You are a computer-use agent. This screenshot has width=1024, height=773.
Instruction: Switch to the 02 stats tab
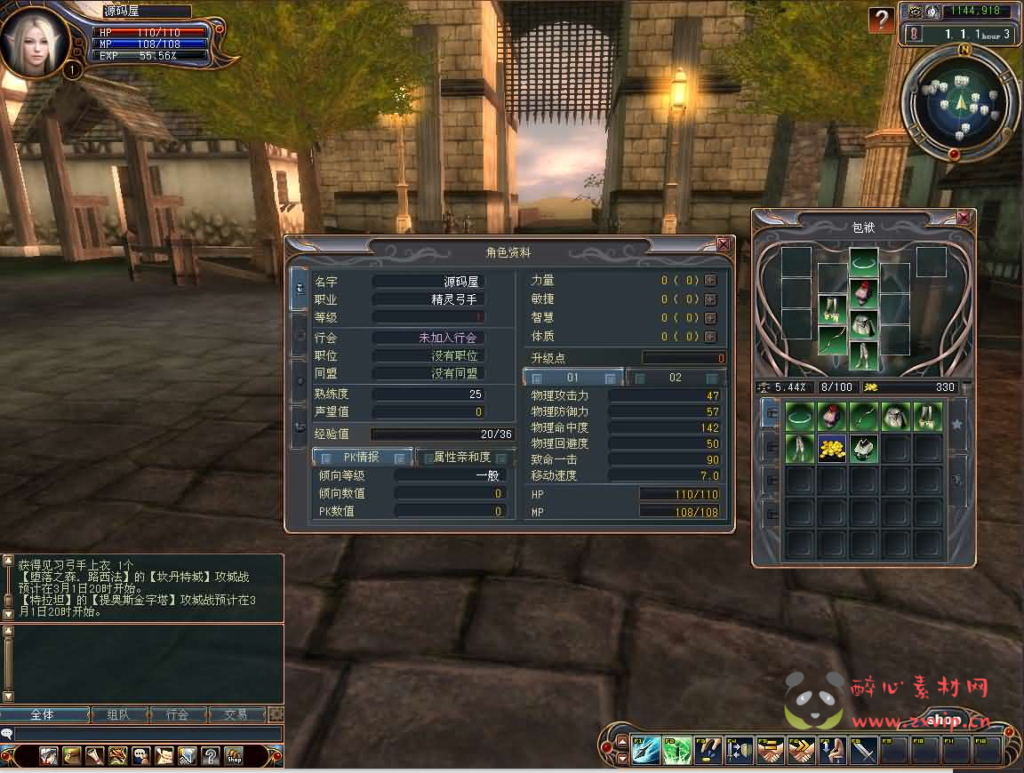coord(676,378)
